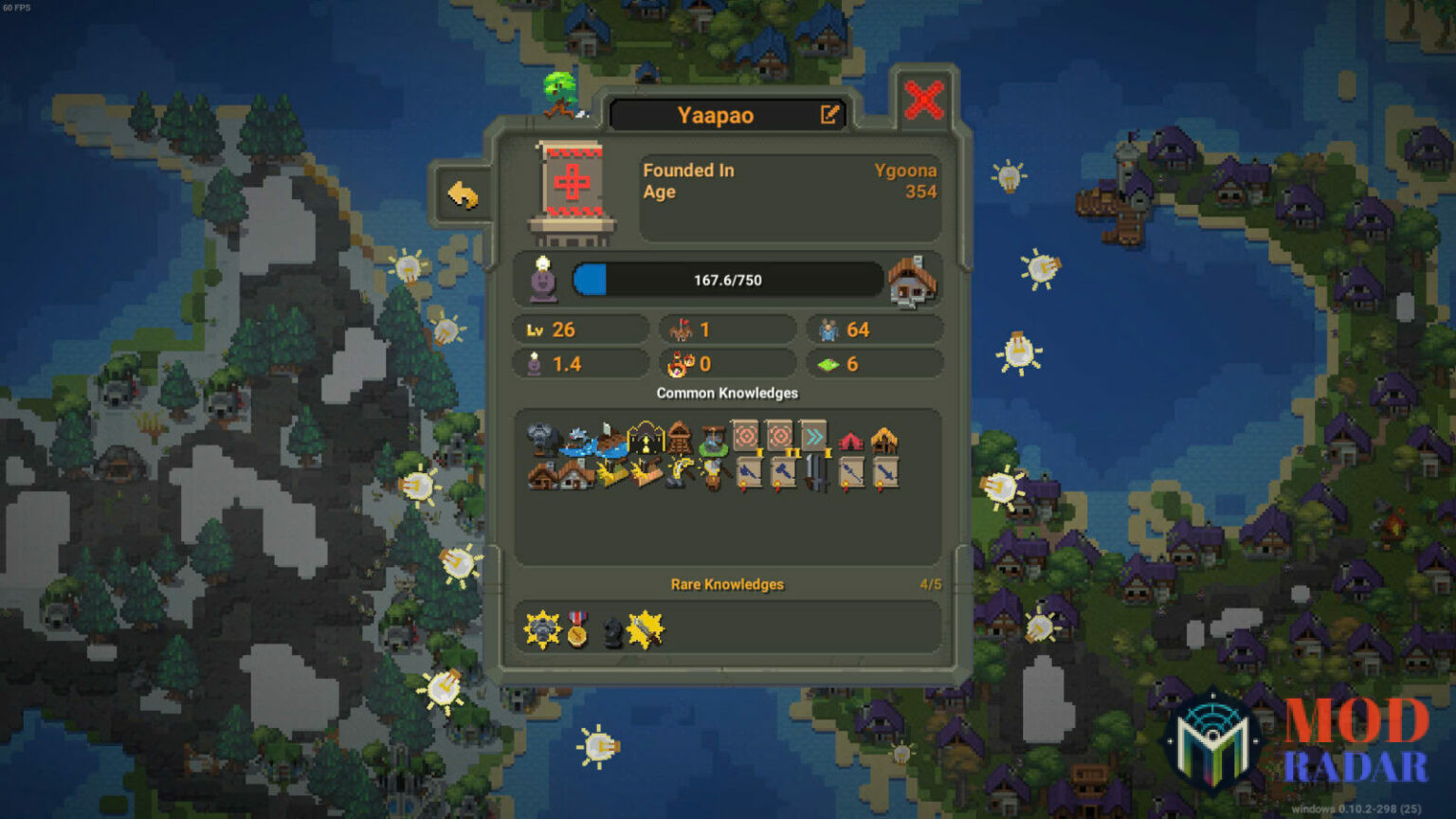Open the watchtower knowledge icon

pyautogui.click(x=679, y=438)
